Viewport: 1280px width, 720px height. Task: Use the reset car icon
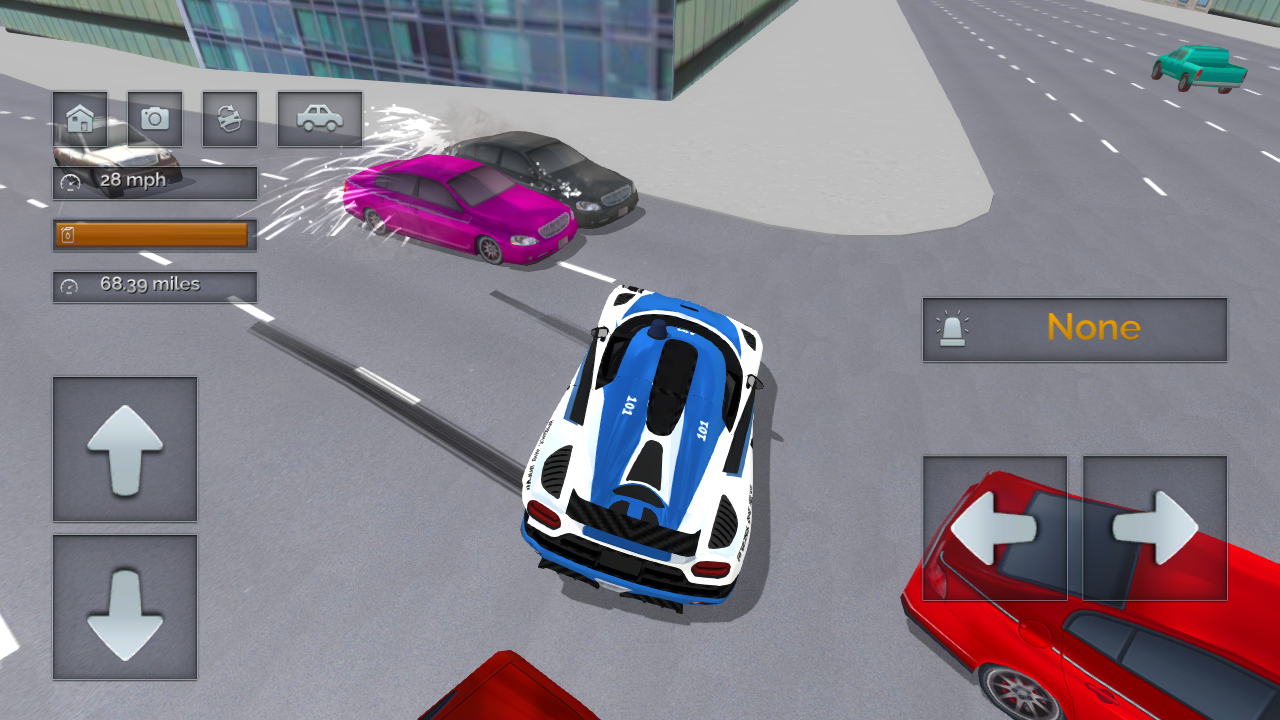point(230,118)
